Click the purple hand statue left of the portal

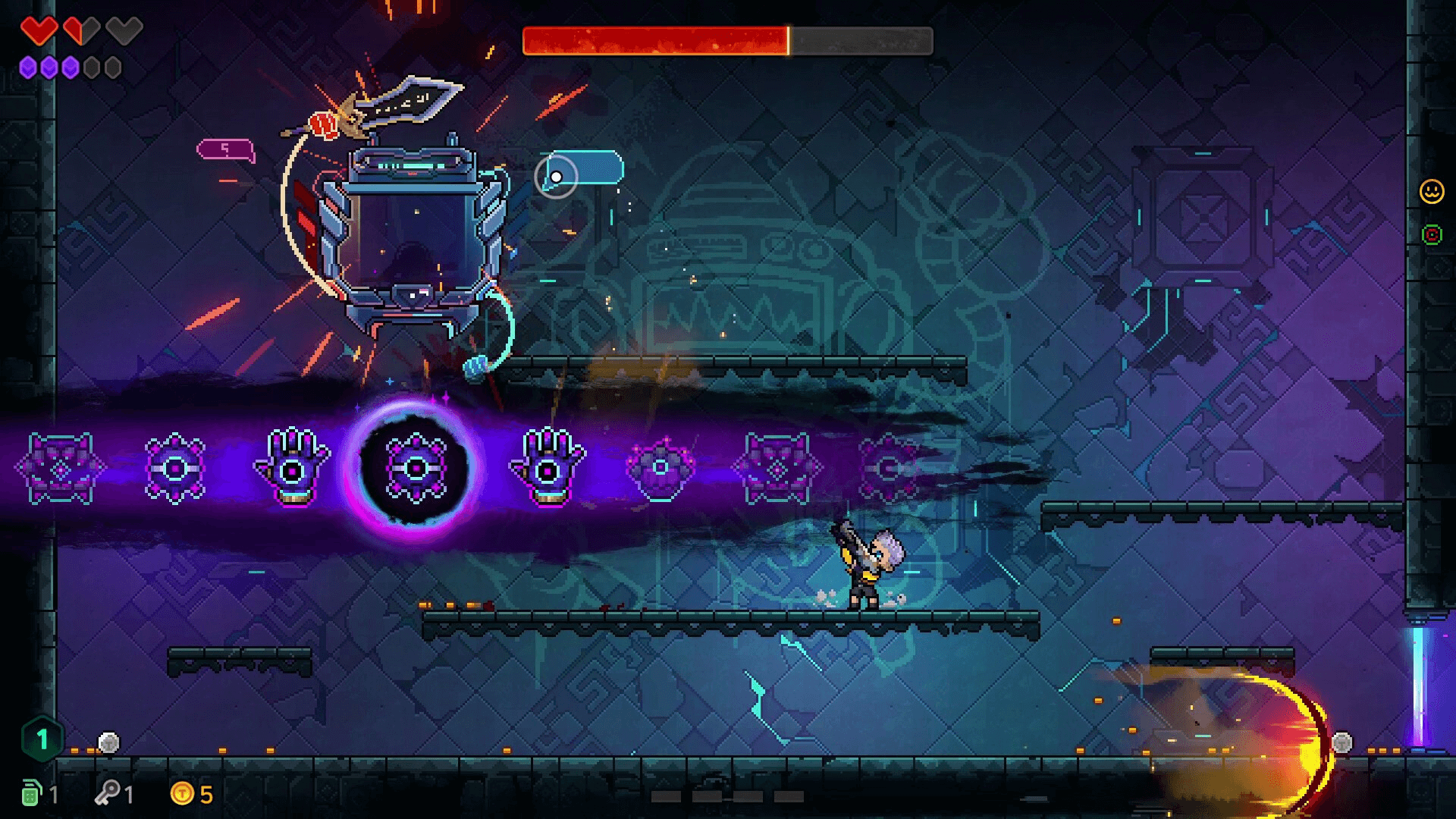coord(293,469)
